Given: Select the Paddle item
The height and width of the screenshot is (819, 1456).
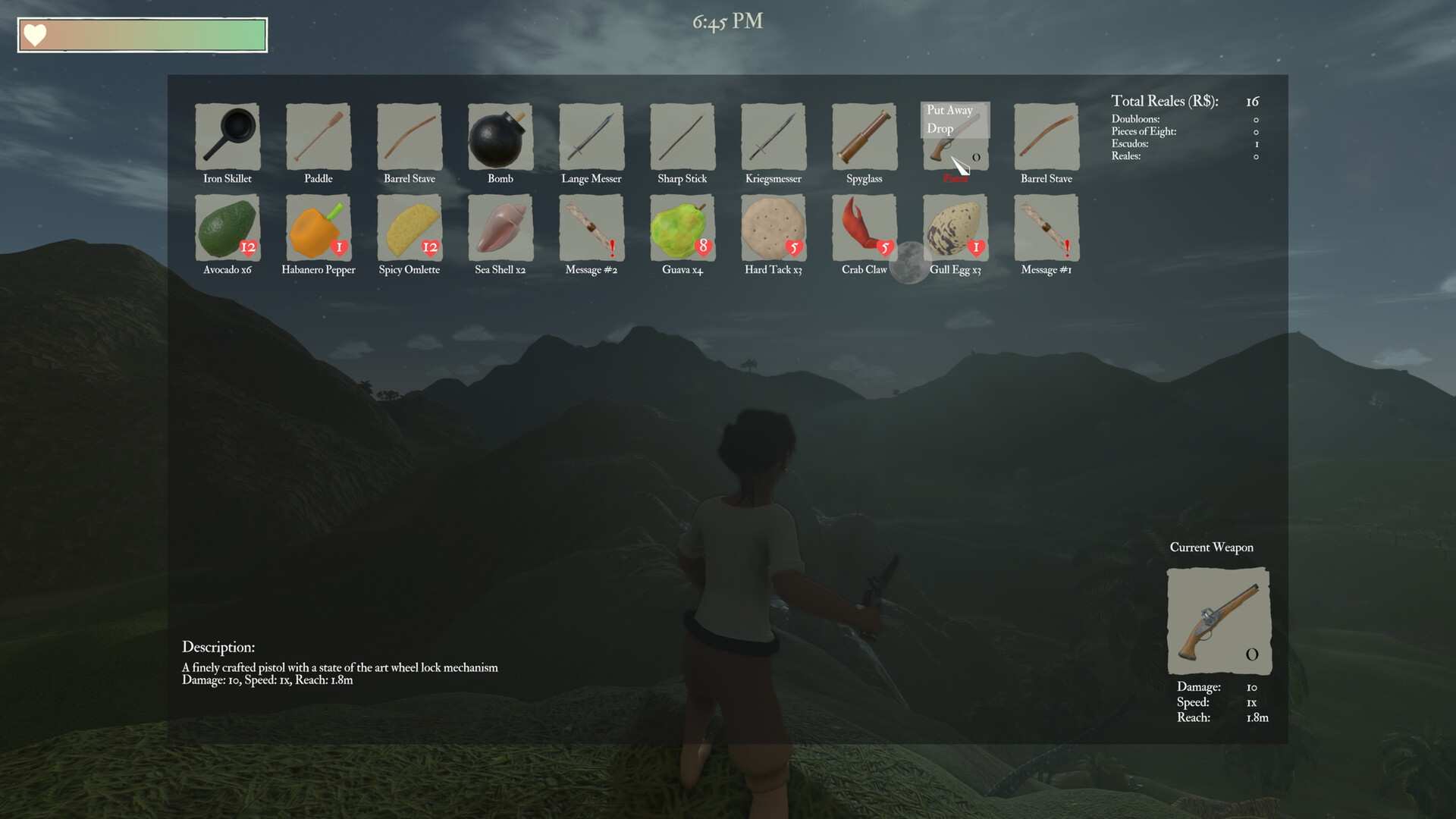Looking at the screenshot, I should click(318, 138).
